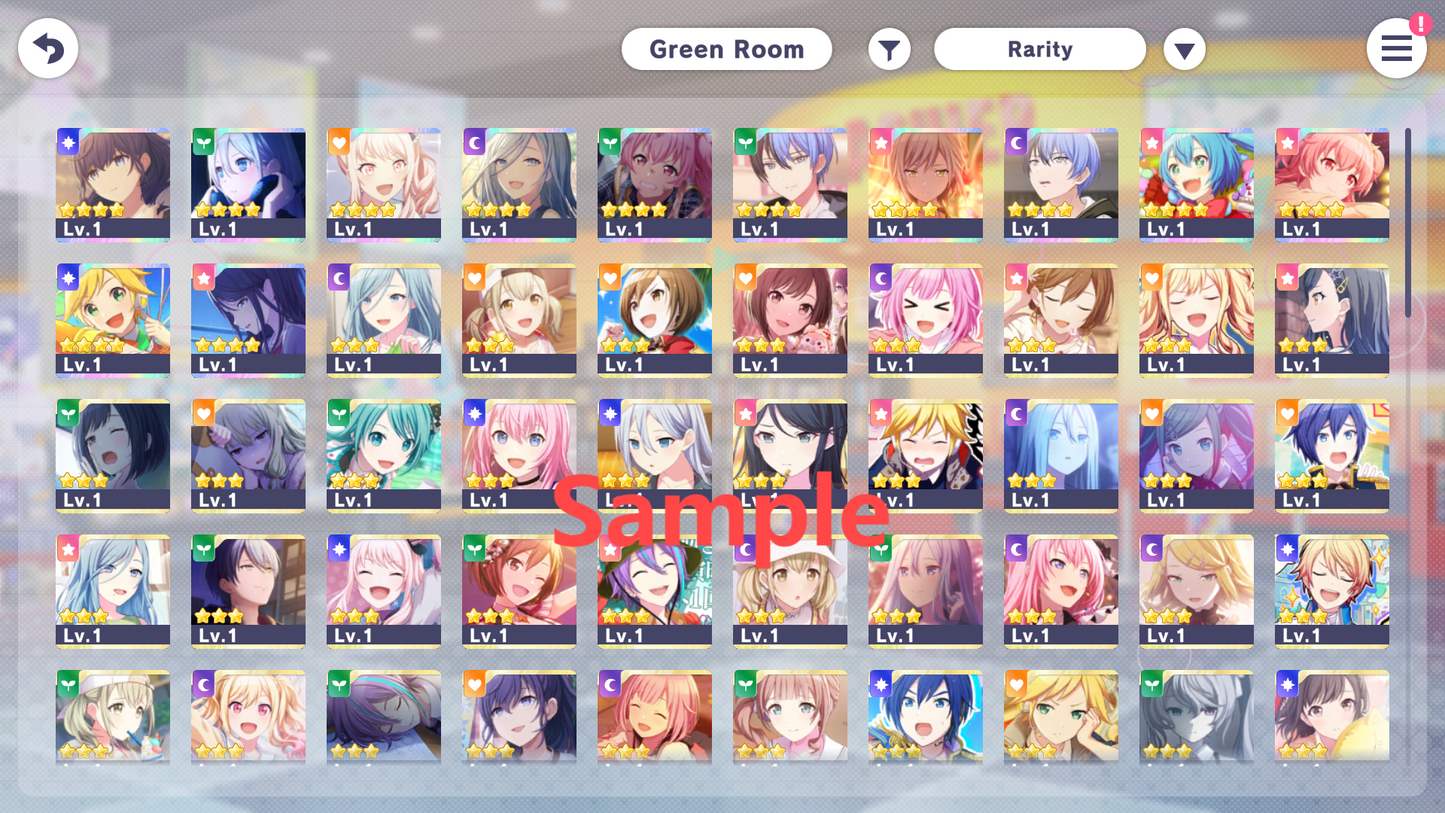
Task: Click the green Pure sprout badge on phone-holding card
Action: point(202,142)
